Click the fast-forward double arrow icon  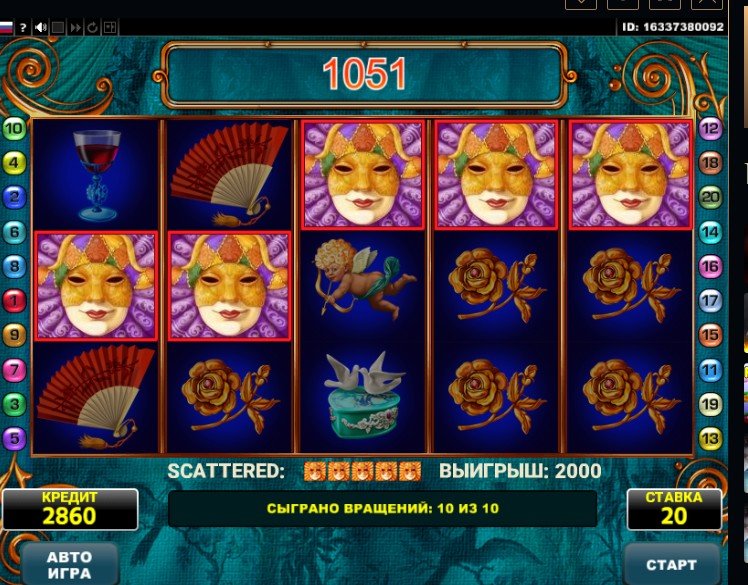(x=75, y=28)
